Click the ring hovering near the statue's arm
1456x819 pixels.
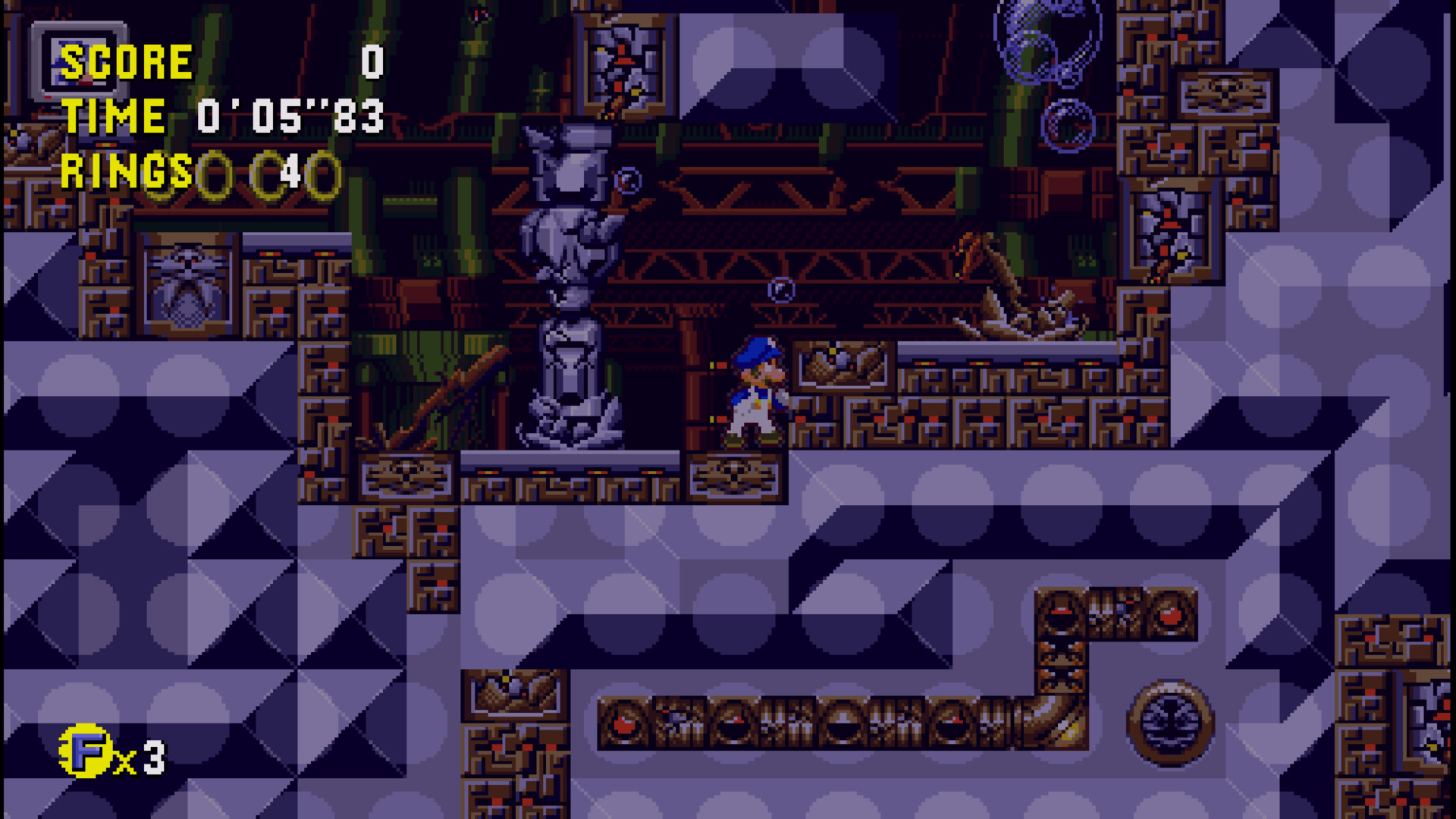626,181
